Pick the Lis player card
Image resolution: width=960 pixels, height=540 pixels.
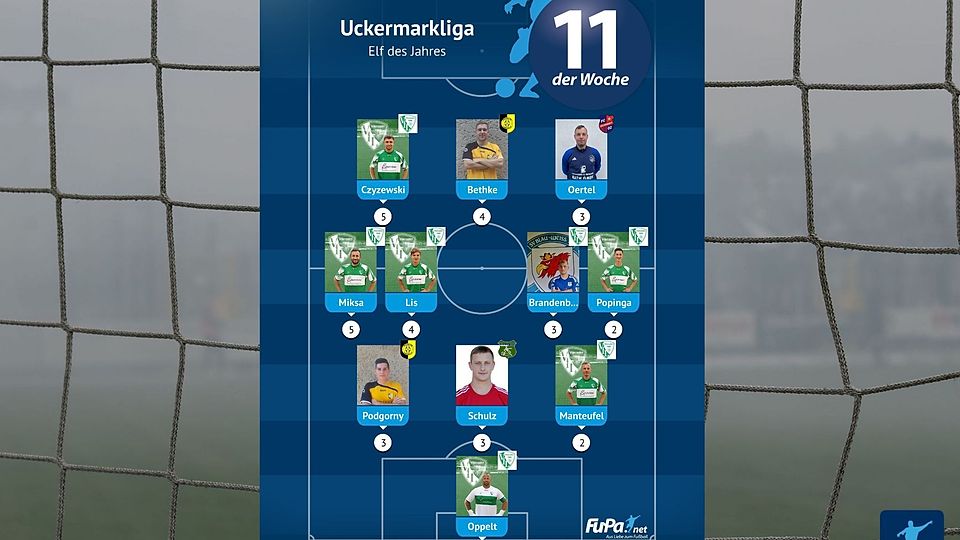(x=411, y=271)
